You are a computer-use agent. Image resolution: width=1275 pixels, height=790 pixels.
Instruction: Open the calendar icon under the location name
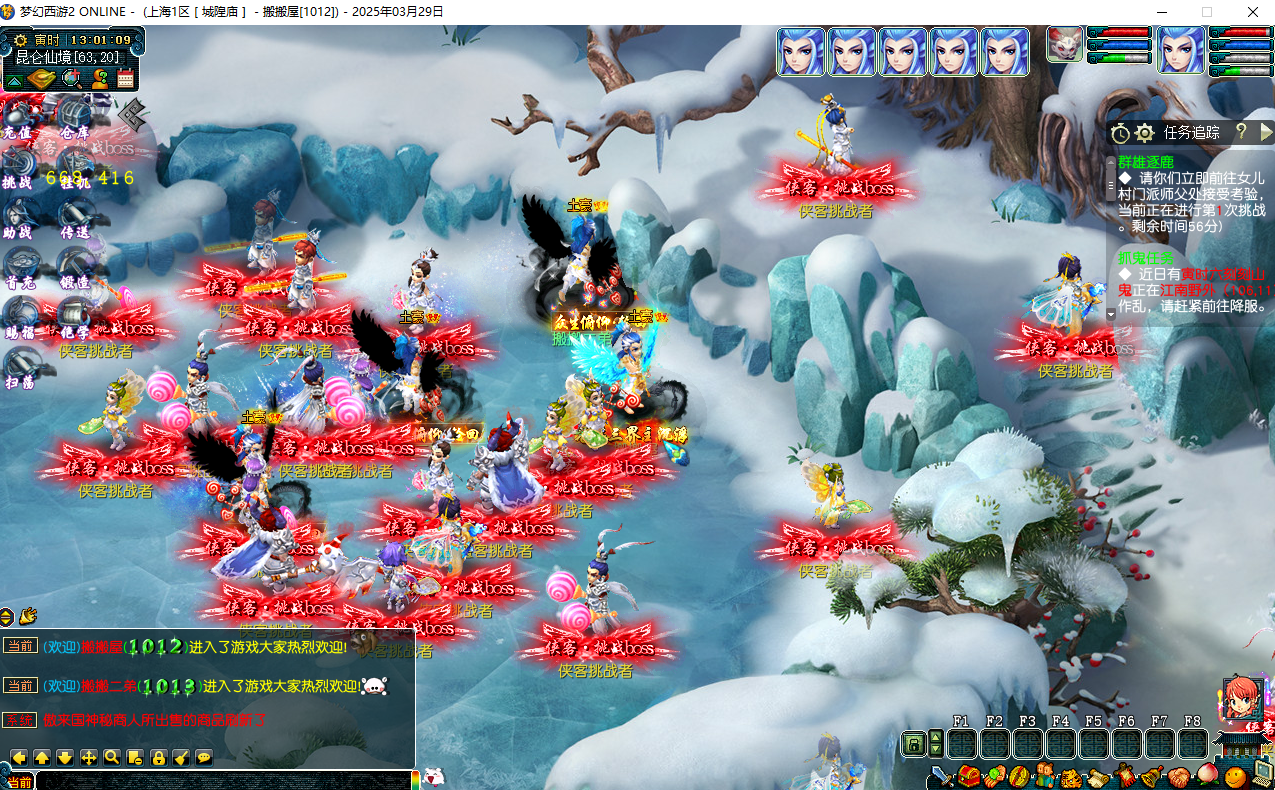coord(125,79)
